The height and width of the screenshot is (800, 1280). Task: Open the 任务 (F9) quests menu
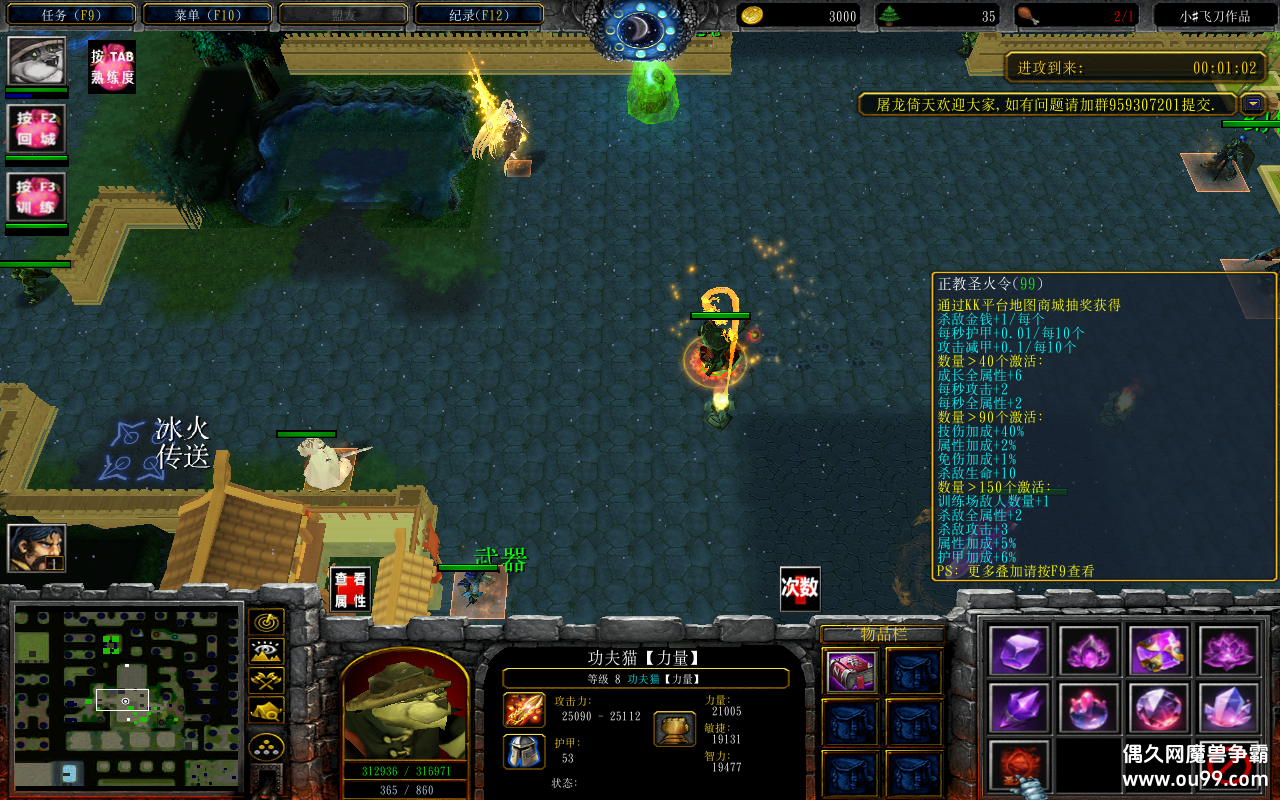[72, 15]
